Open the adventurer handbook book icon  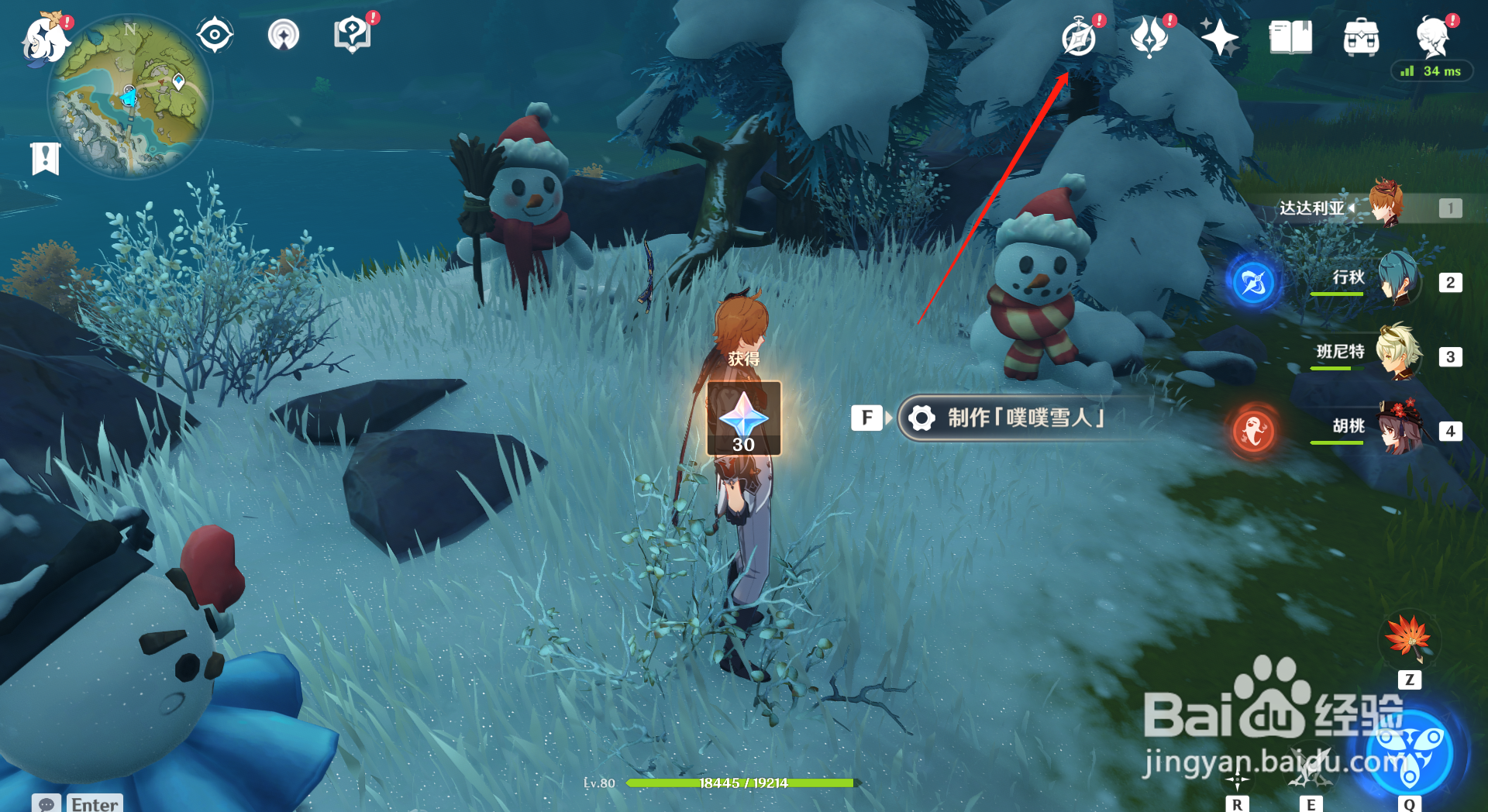point(1290,37)
